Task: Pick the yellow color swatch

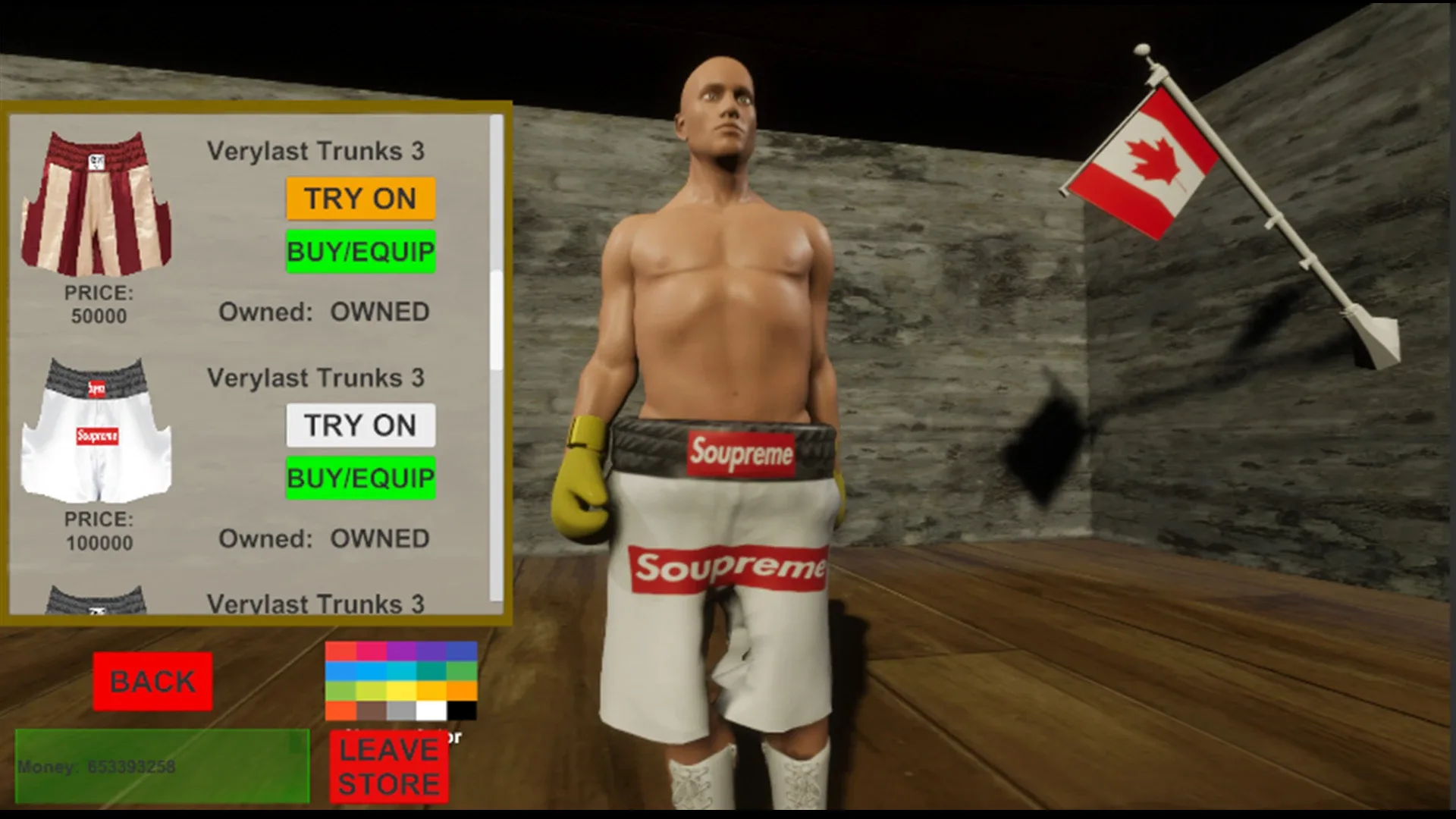Action: pyautogui.click(x=400, y=692)
